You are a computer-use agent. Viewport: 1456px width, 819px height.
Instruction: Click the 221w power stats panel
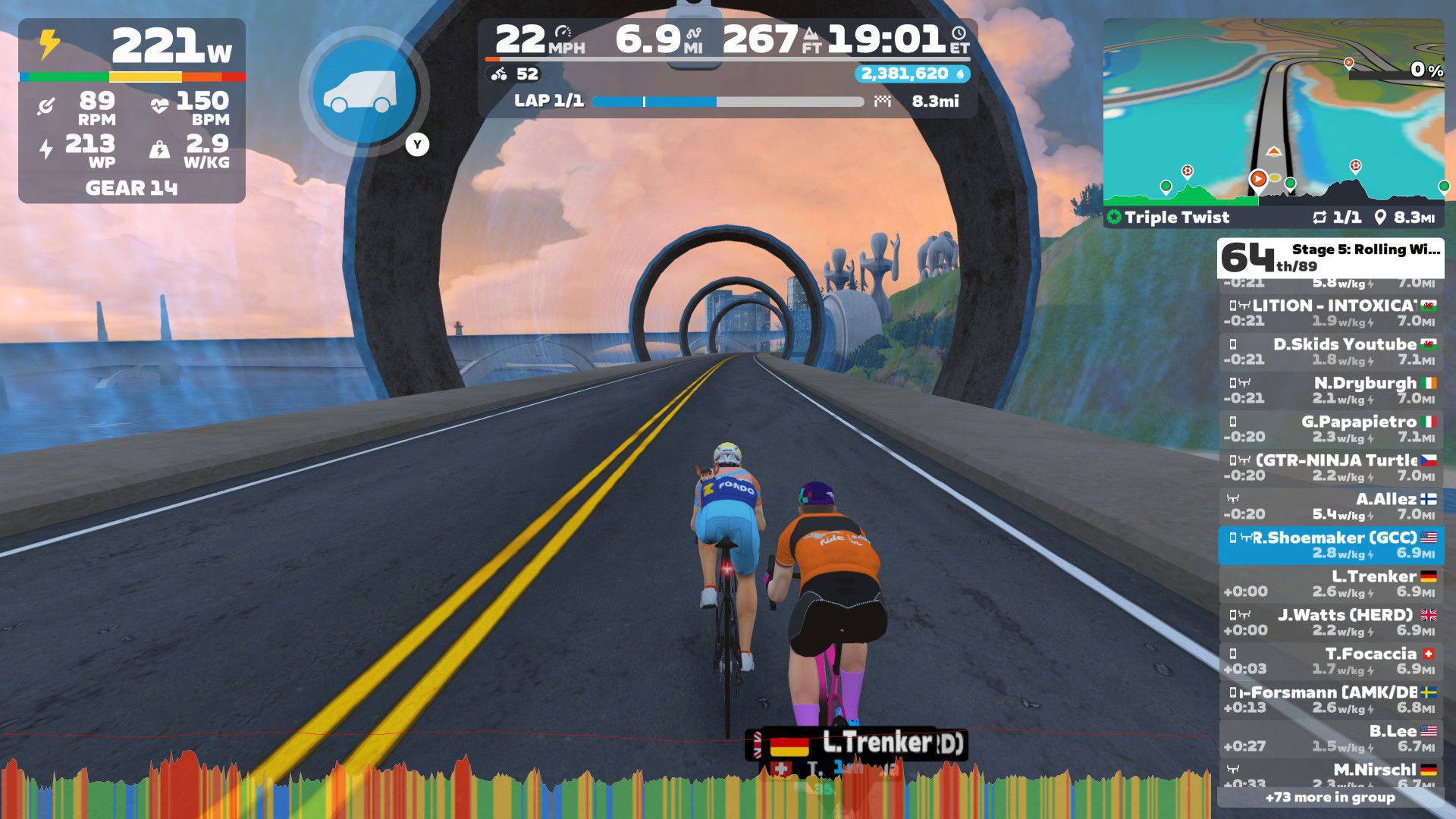[x=132, y=111]
